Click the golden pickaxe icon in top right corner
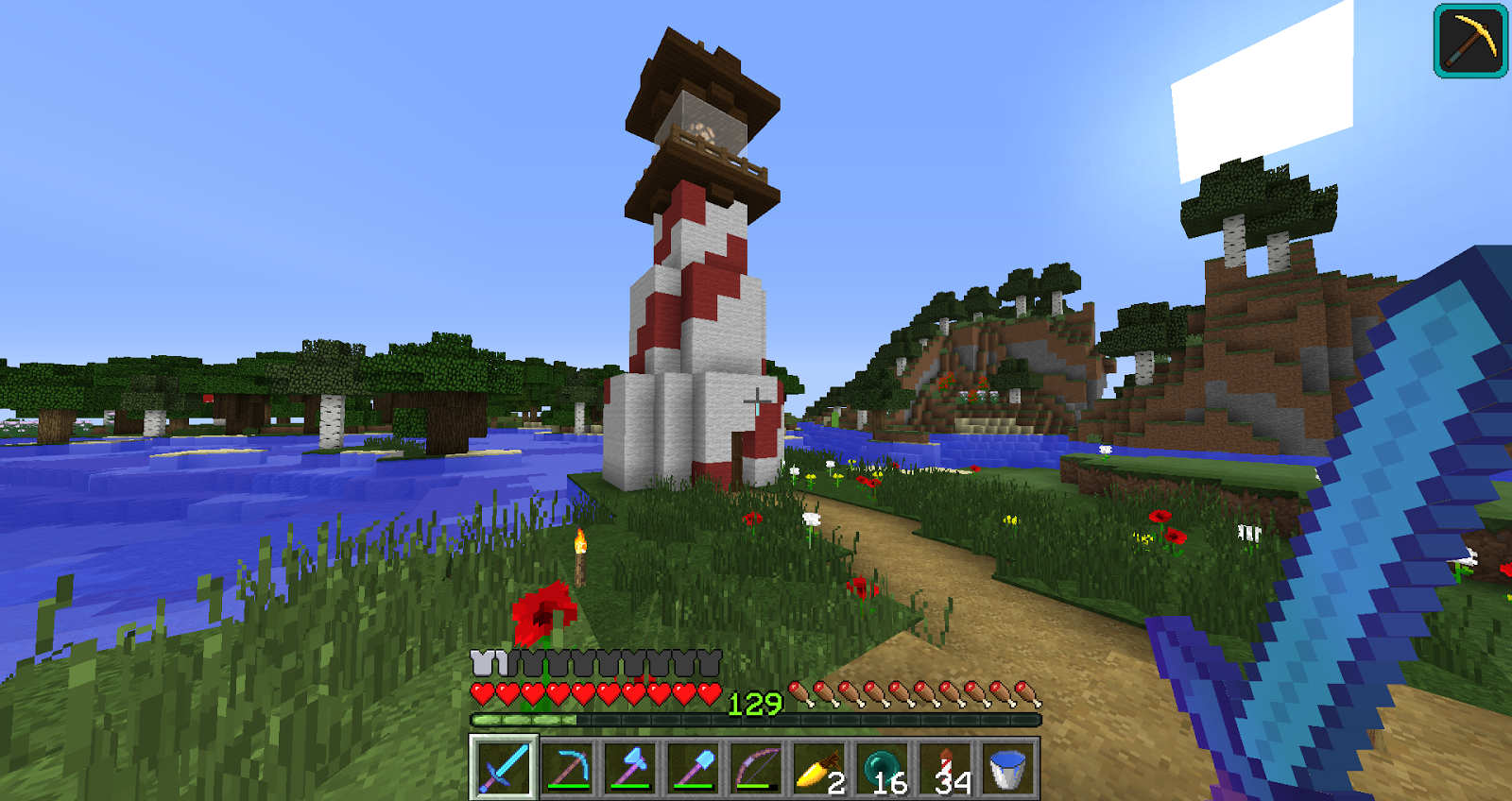 (1469, 43)
